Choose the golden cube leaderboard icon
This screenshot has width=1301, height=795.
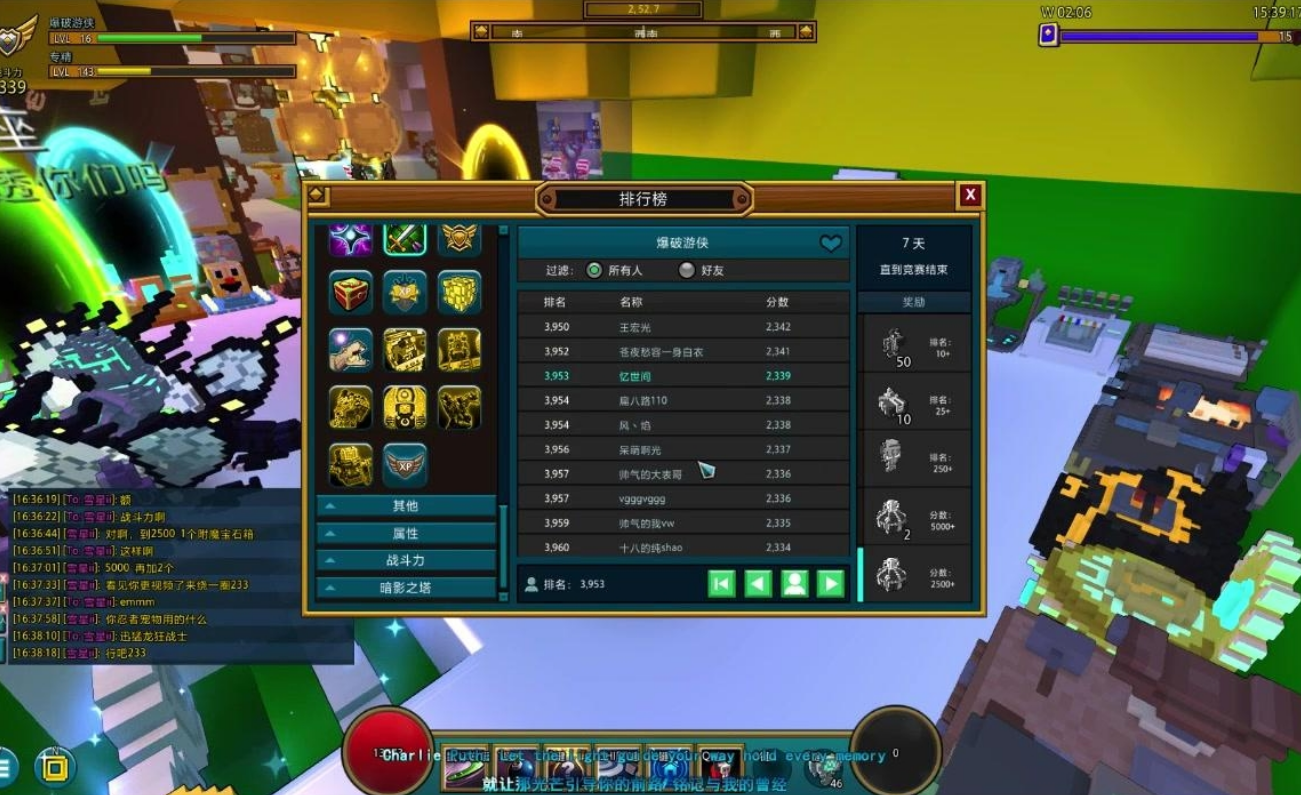tap(459, 292)
